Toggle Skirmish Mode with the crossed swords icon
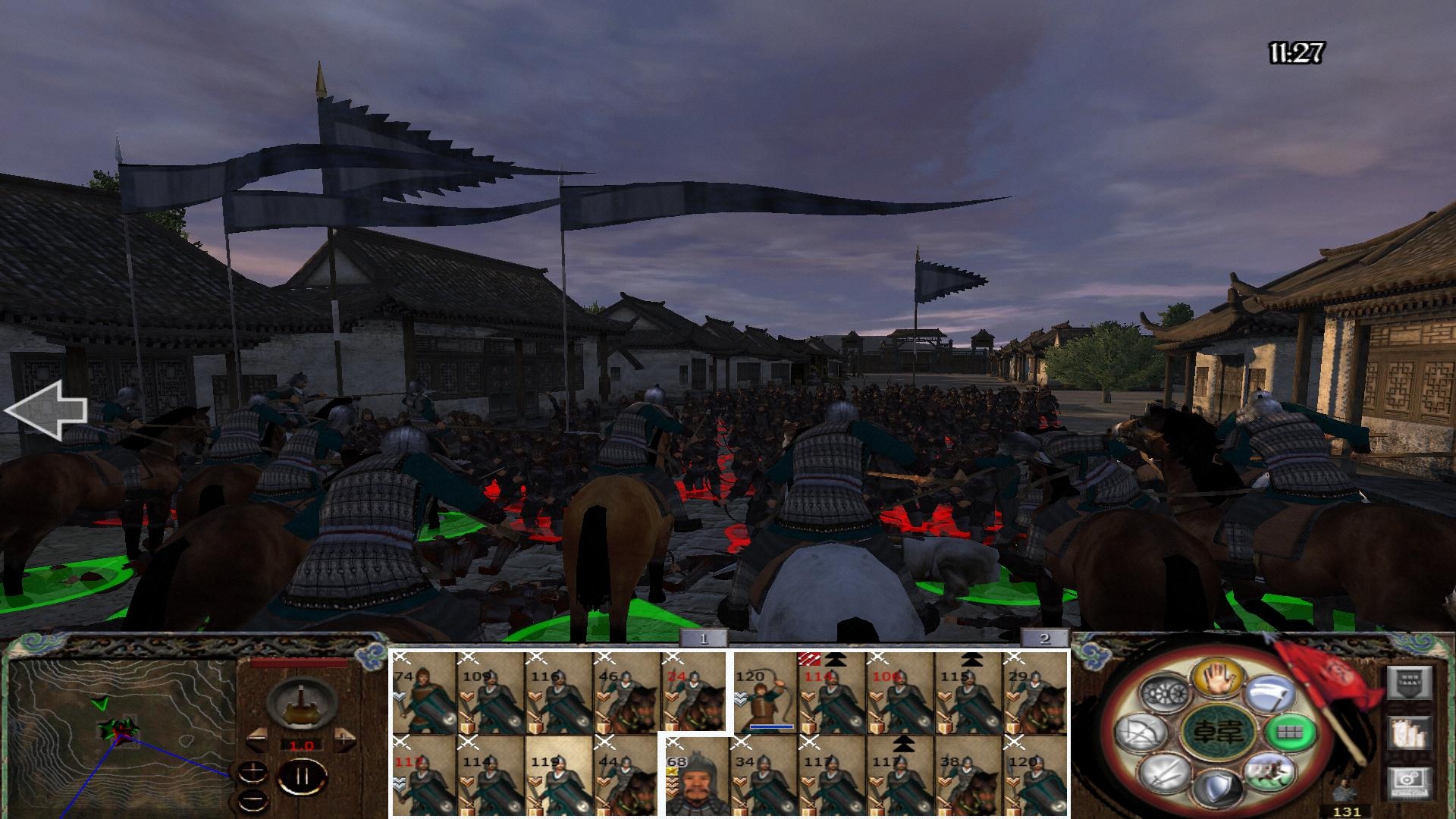Viewport: 1456px width, 819px height. pyautogui.click(x=1163, y=776)
